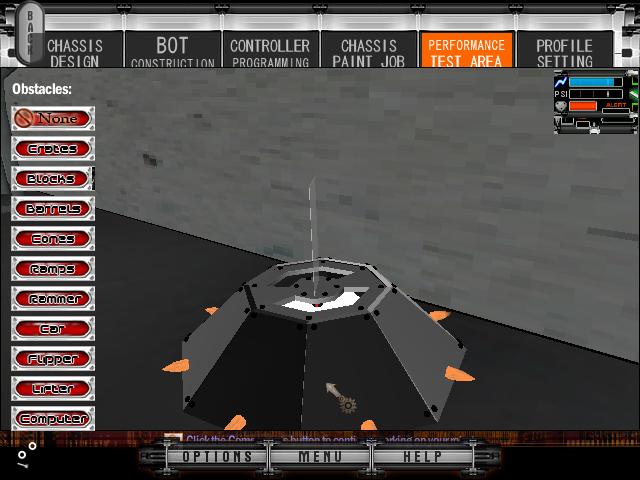The image size is (640, 480).
Task: Go to the Chassis Paint Job tab
Action: 368,51
